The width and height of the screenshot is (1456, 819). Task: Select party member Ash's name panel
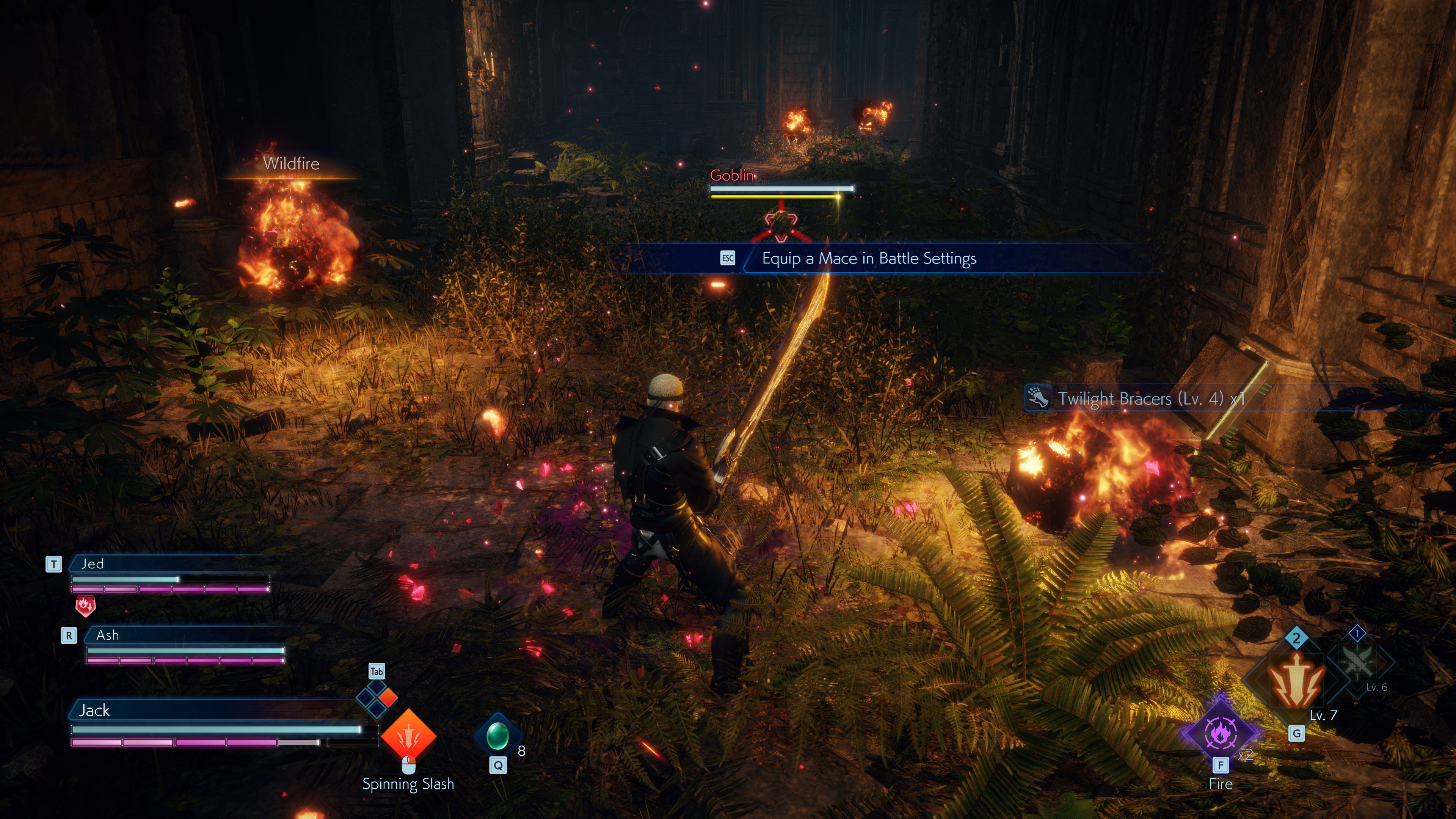point(187,635)
